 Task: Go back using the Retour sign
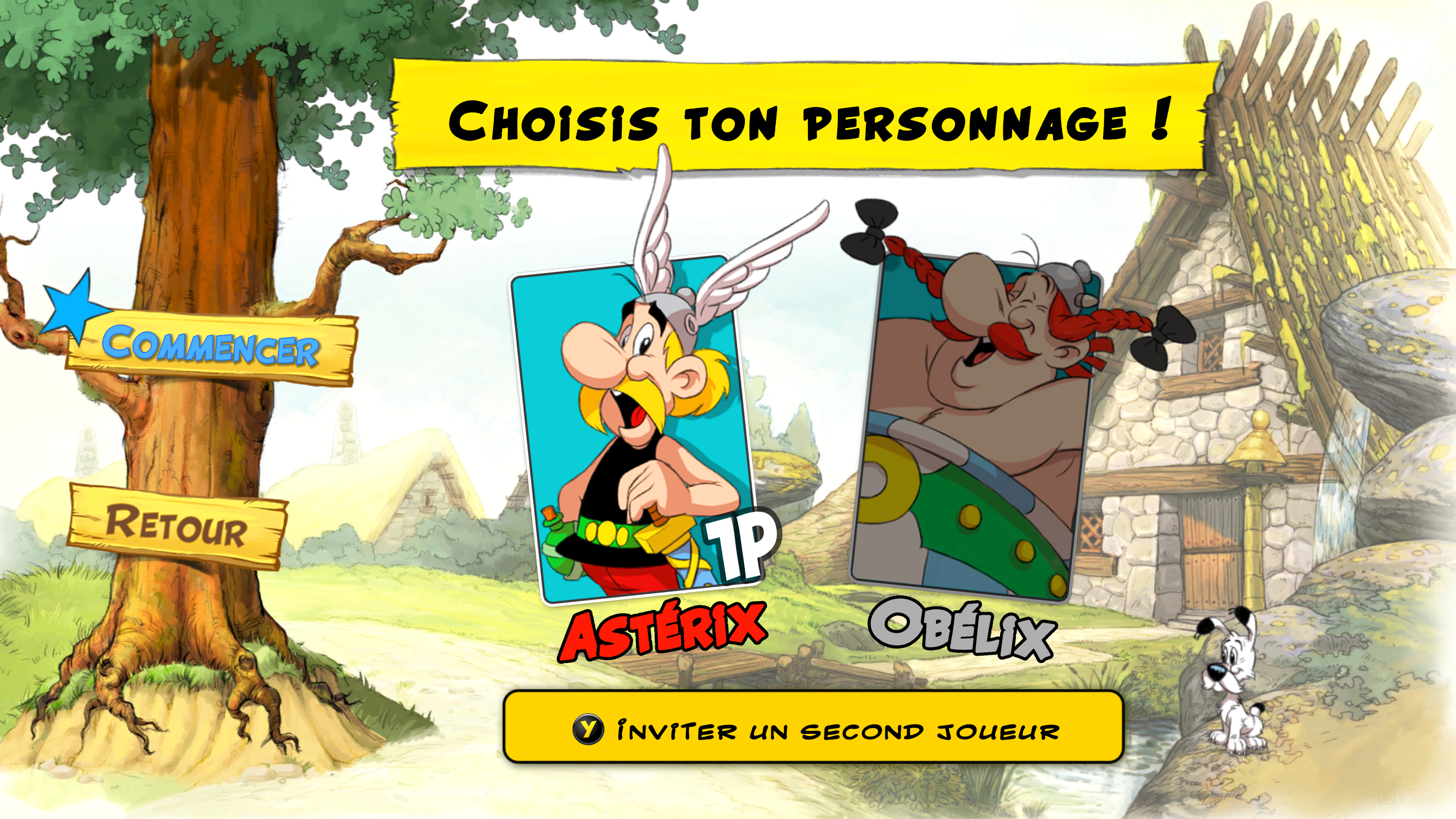tap(176, 526)
